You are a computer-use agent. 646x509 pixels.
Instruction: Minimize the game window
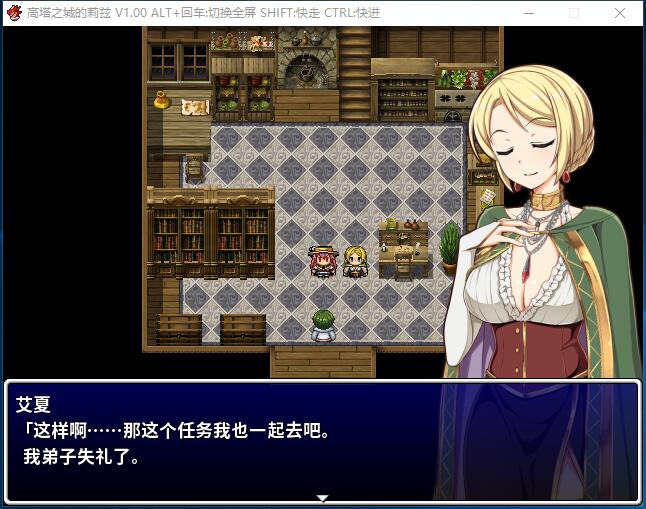coord(527,13)
